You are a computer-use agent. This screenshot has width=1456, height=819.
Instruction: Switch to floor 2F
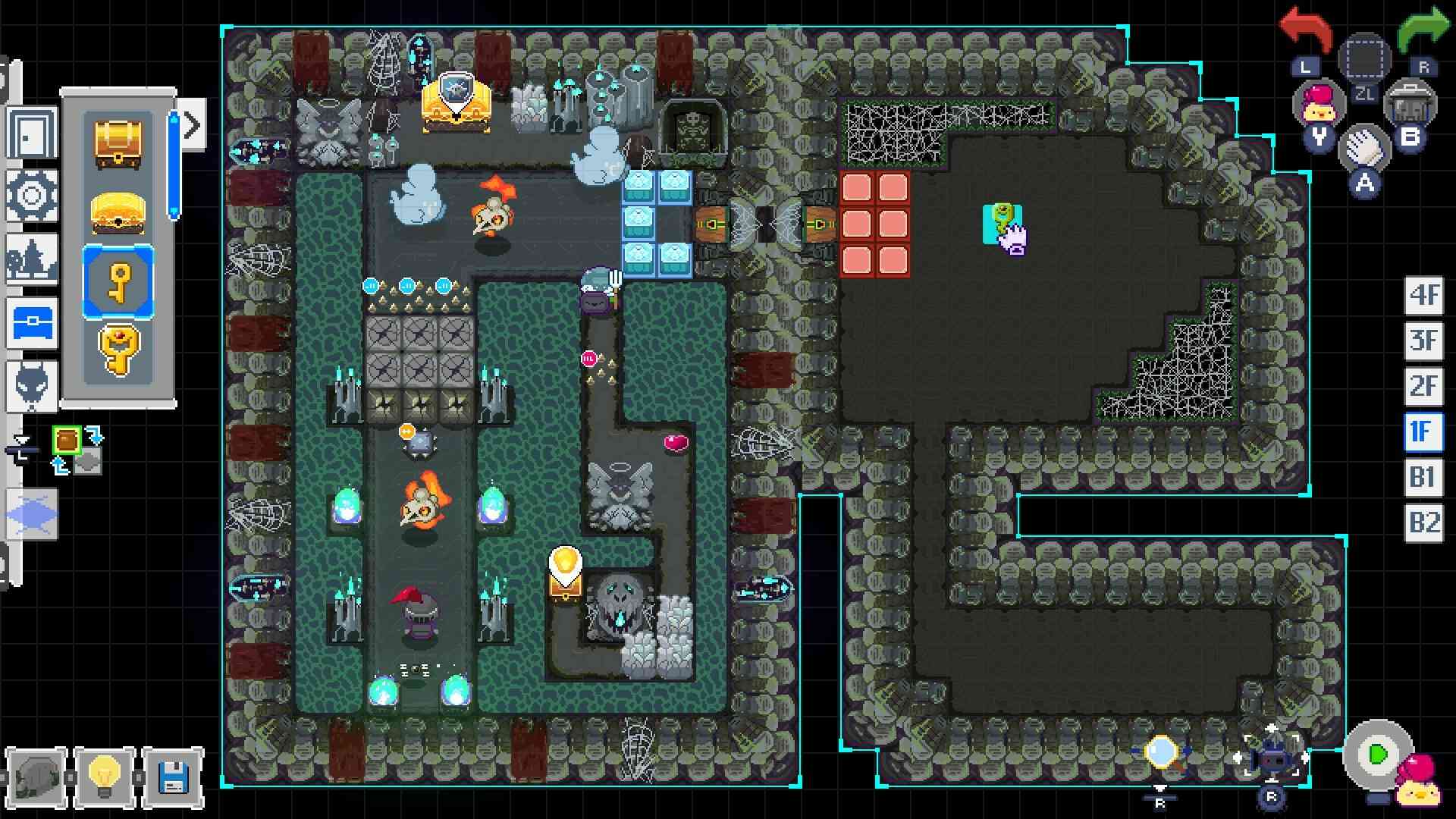pyautogui.click(x=1423, y=387)
